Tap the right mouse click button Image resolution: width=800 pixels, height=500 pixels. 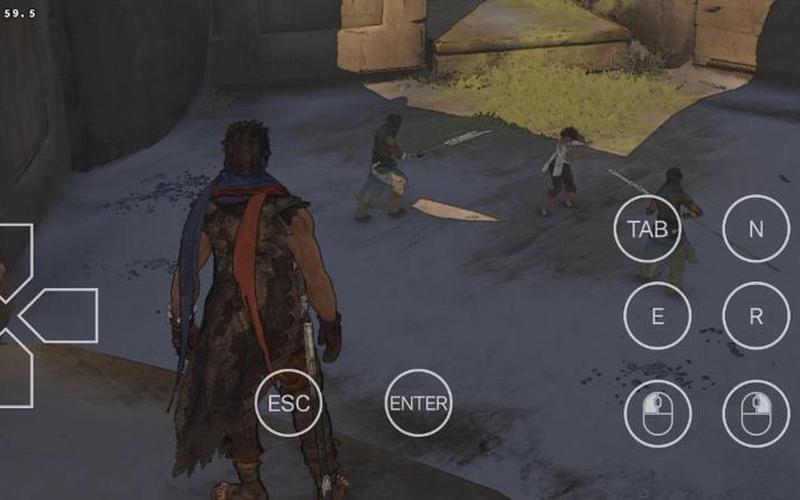[756, 412]
